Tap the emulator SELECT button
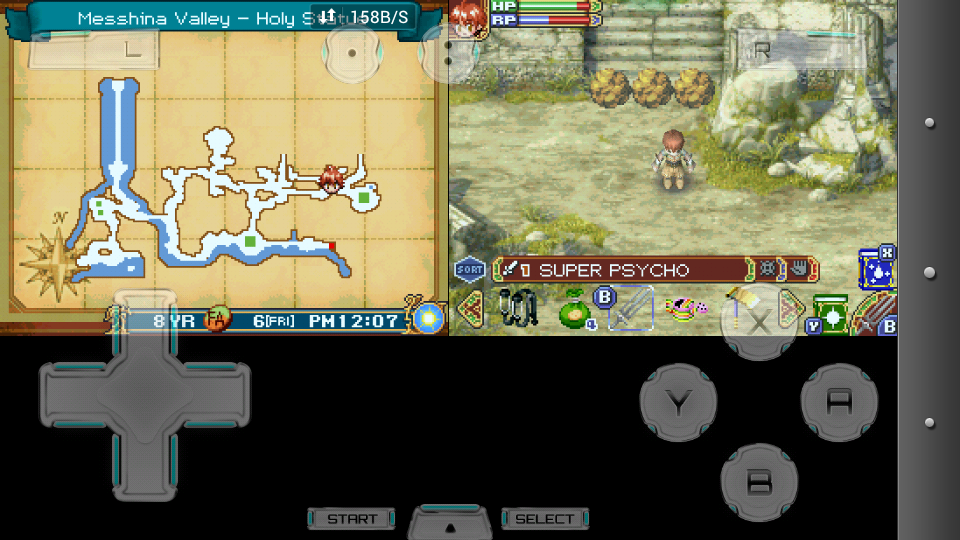This screenshot has height=540, width=960. (545, 519)
